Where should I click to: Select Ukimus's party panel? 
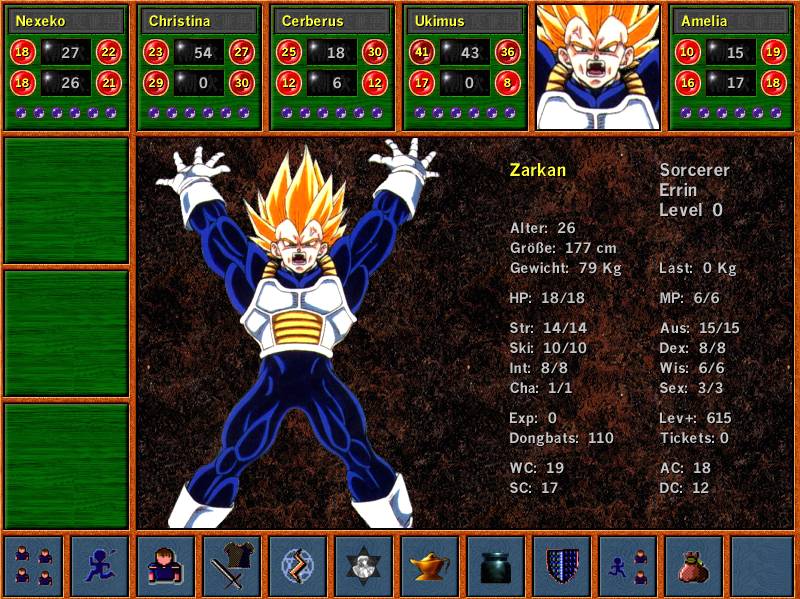(x=465, y=67)
